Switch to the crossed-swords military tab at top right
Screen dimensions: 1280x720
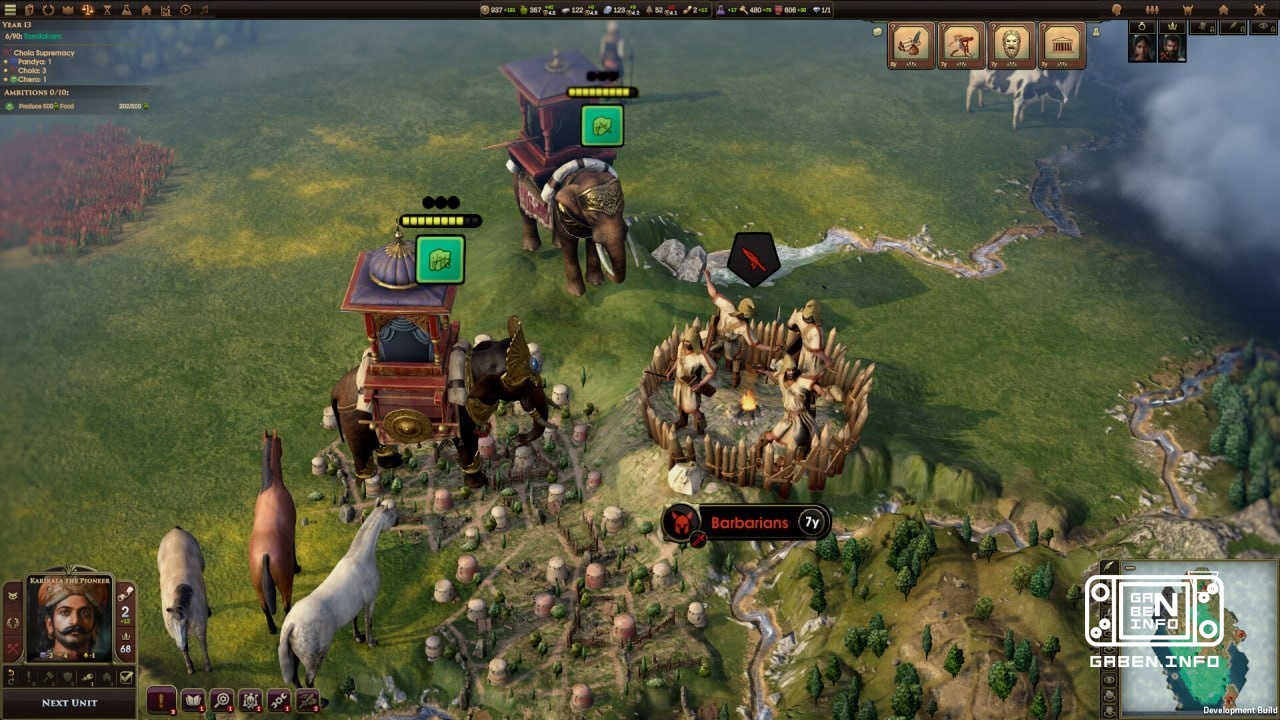1259,9
